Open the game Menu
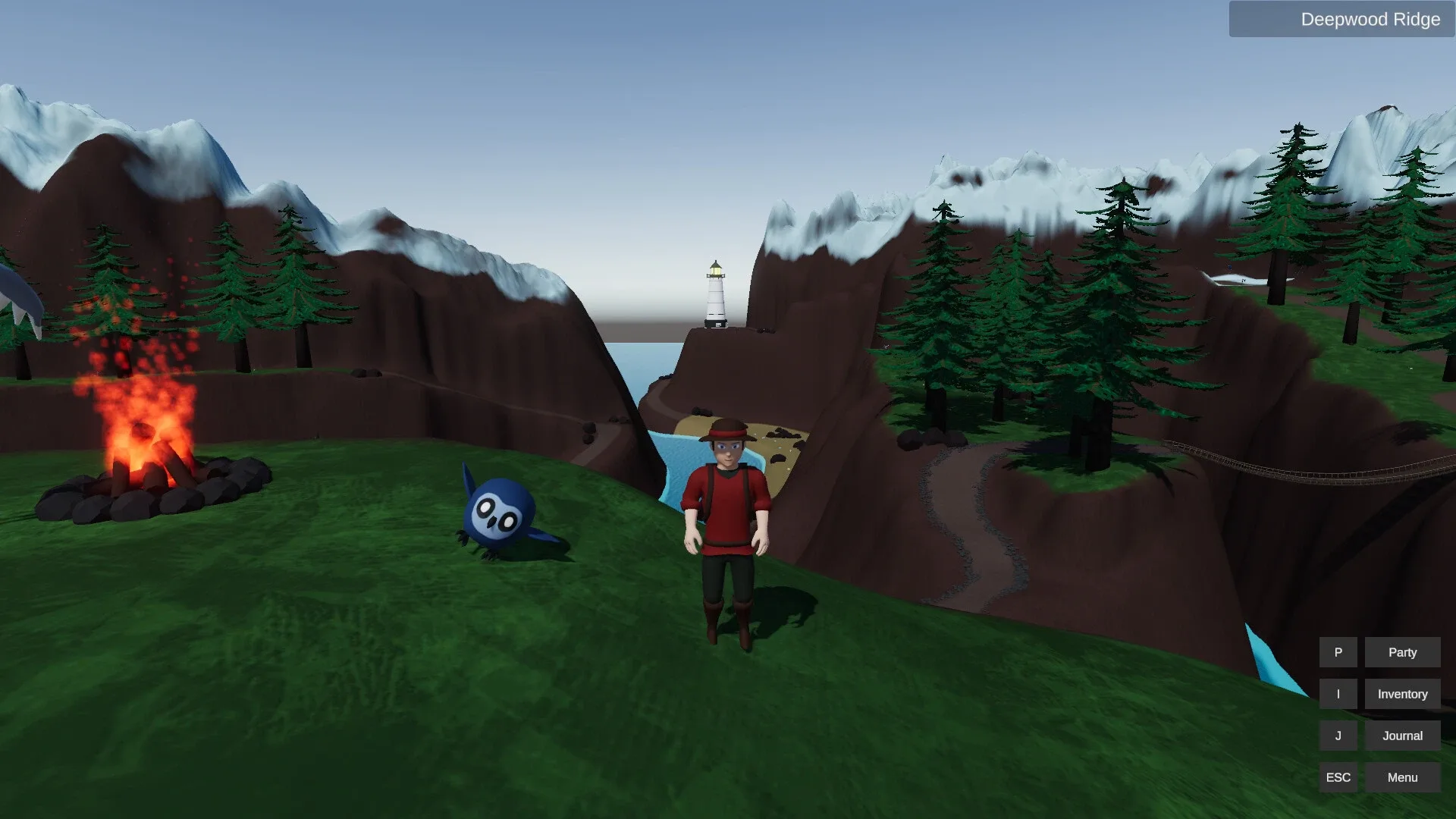Screen dimensions: 1456x819 [1401, 777]
